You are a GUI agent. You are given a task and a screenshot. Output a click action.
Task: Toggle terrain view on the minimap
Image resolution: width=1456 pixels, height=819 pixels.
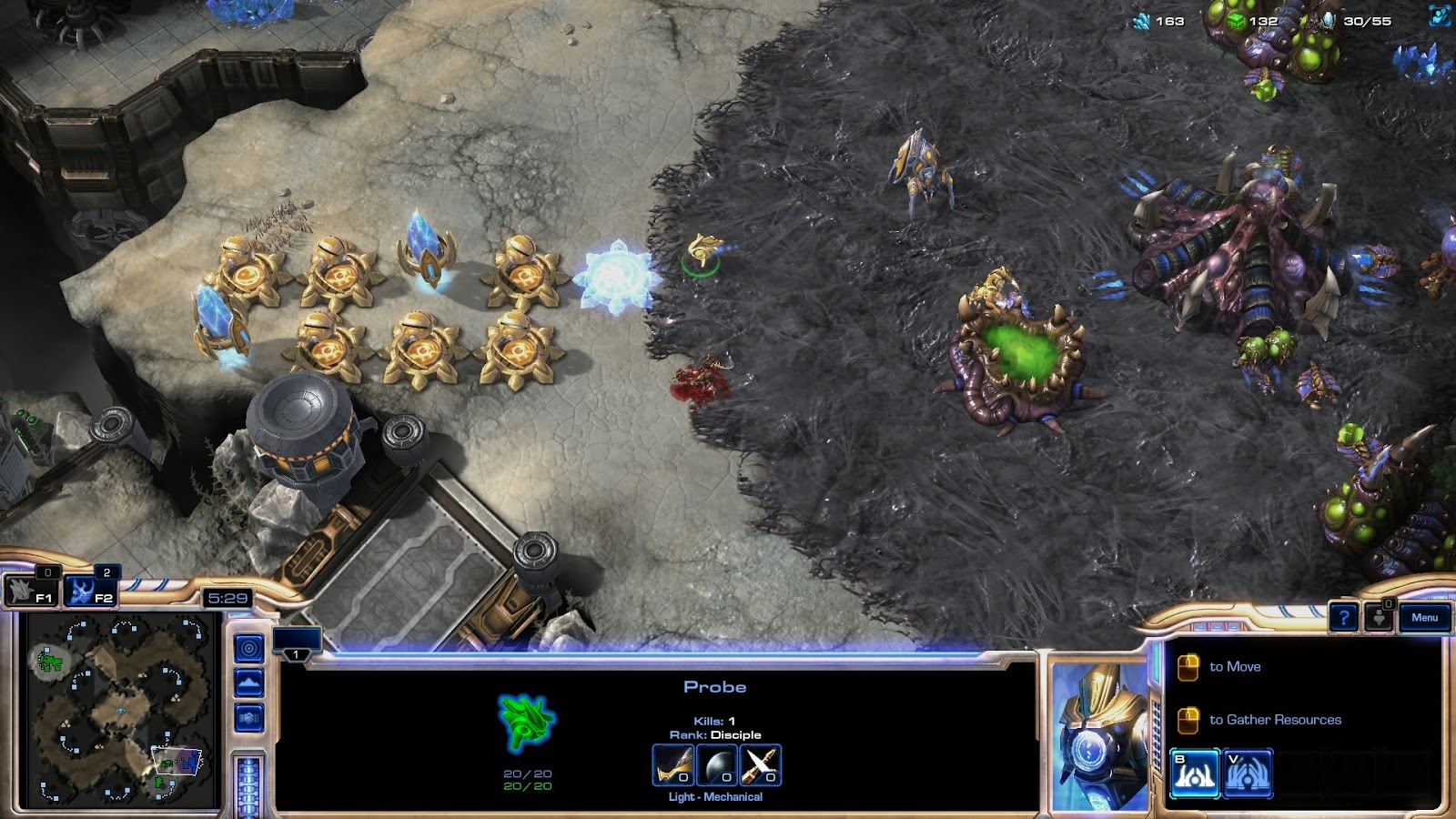(248, 681)
